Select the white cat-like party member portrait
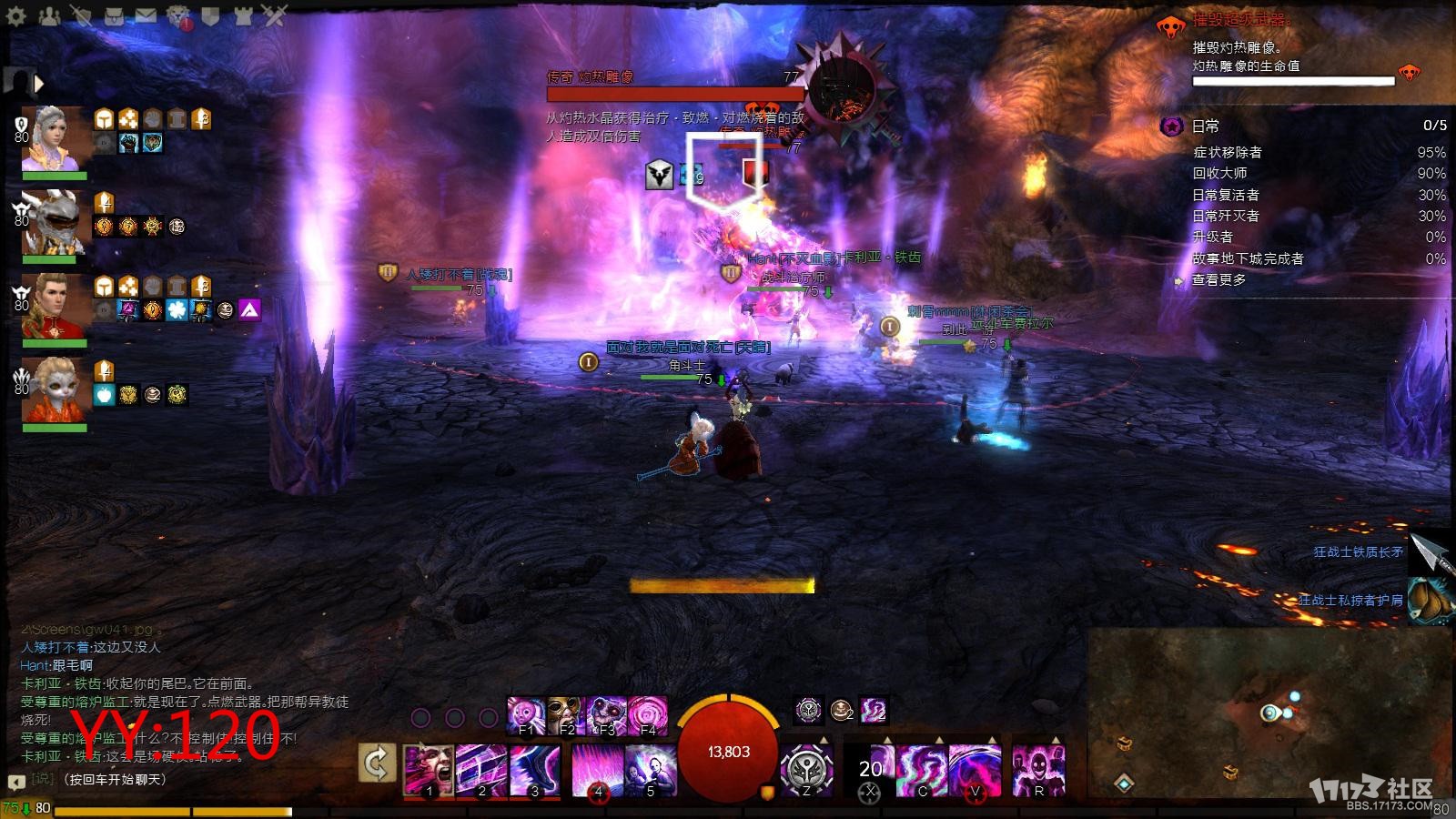 55,389
